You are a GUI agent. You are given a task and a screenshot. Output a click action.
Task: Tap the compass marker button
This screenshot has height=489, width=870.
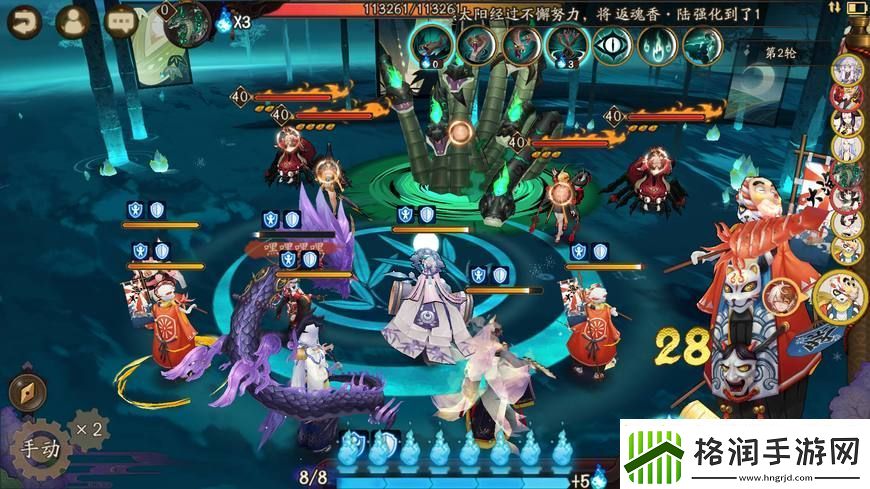pos(27,393)
